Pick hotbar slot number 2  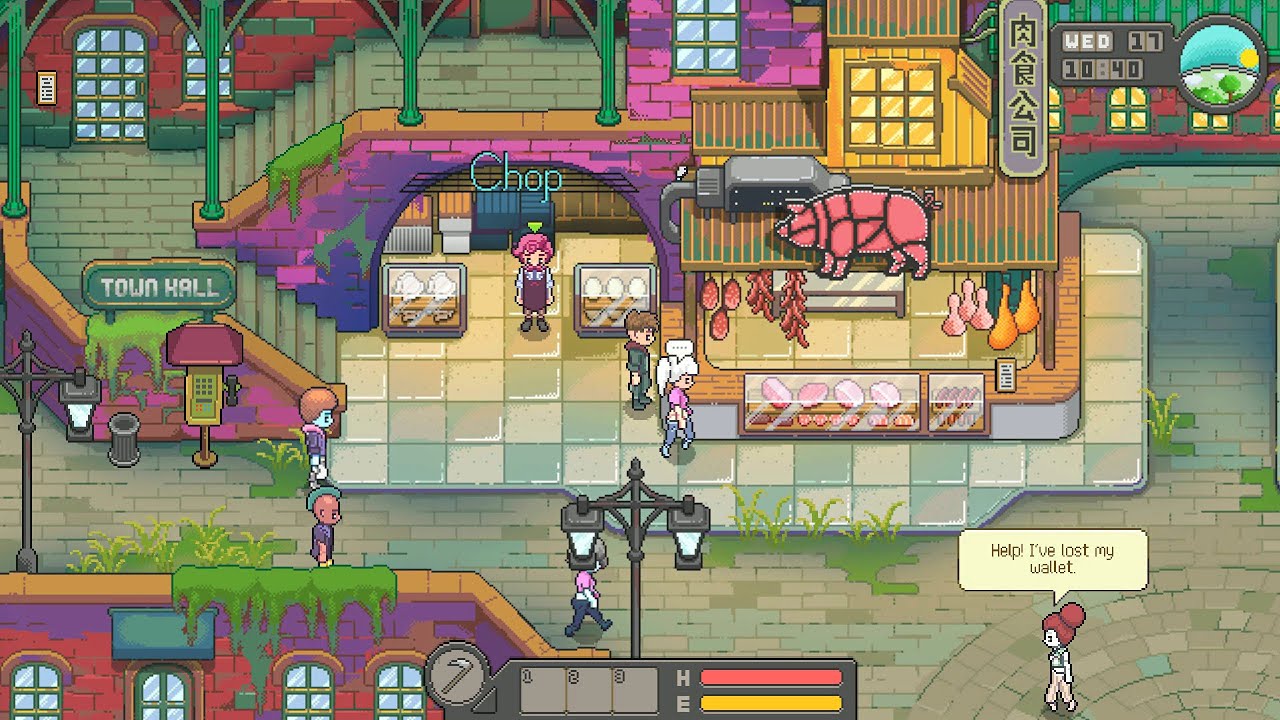click(588, 690)
